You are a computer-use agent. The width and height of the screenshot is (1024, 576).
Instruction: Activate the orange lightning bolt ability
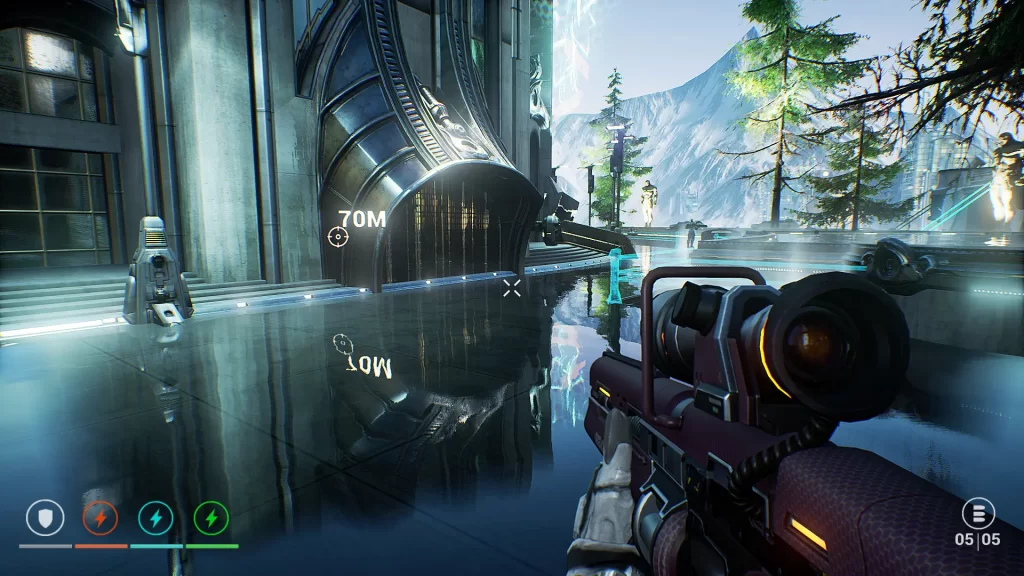tap(100, 517)
